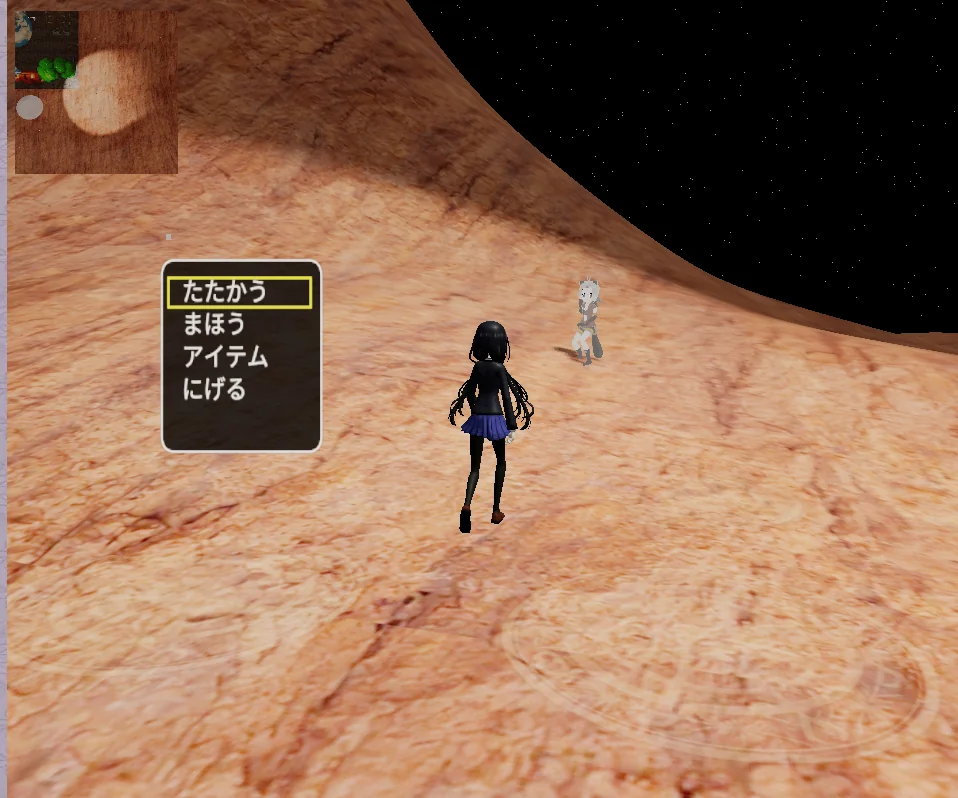Image resolution: width=958 pixels, height=798 pixels.
Task: Click the minimap in the corner
Action: click(96, 92)
